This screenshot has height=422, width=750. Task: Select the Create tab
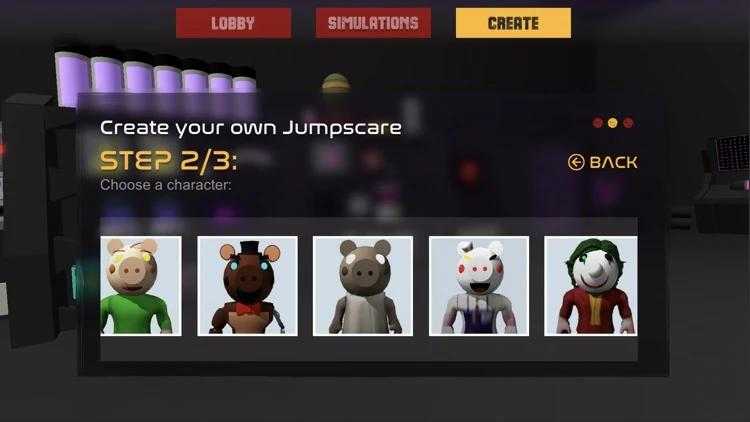[513, 23]
